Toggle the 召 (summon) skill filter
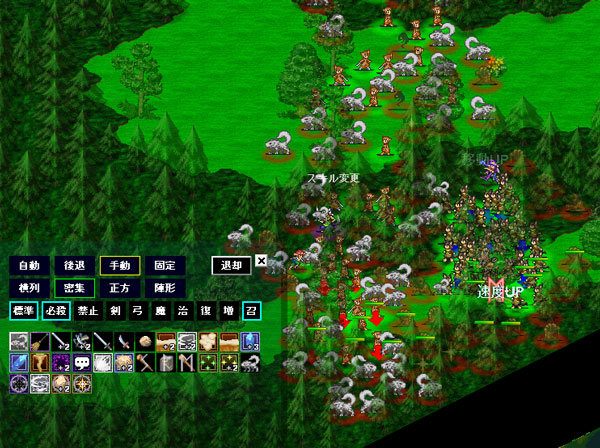 click(250, 311)
